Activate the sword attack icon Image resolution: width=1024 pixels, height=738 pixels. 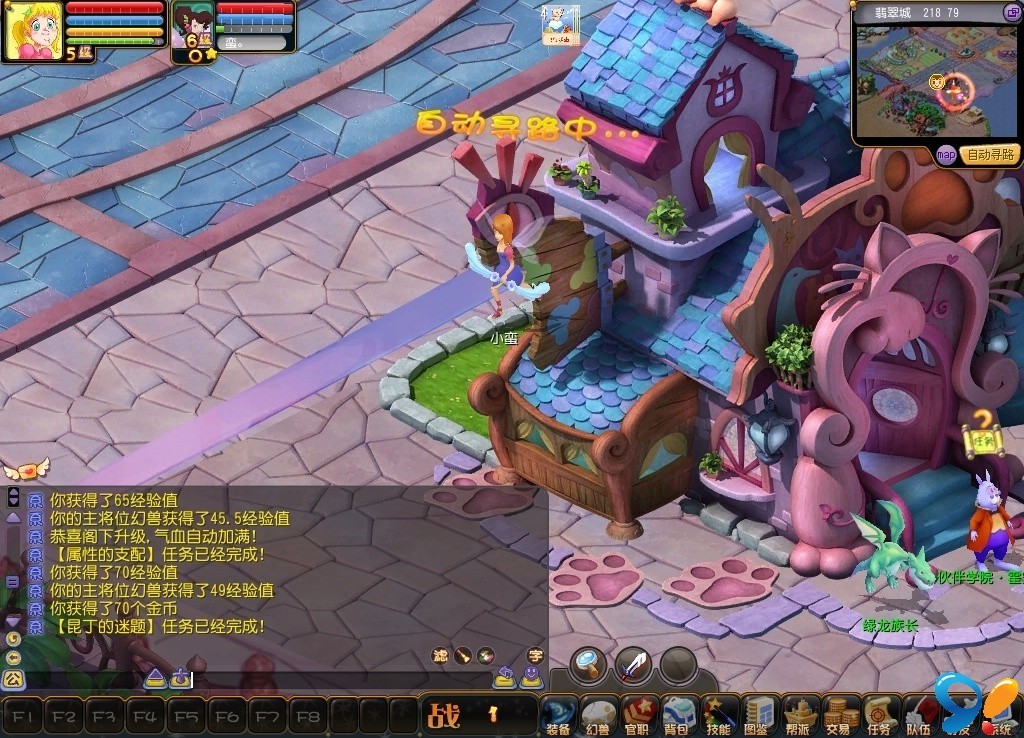(633, 663)
